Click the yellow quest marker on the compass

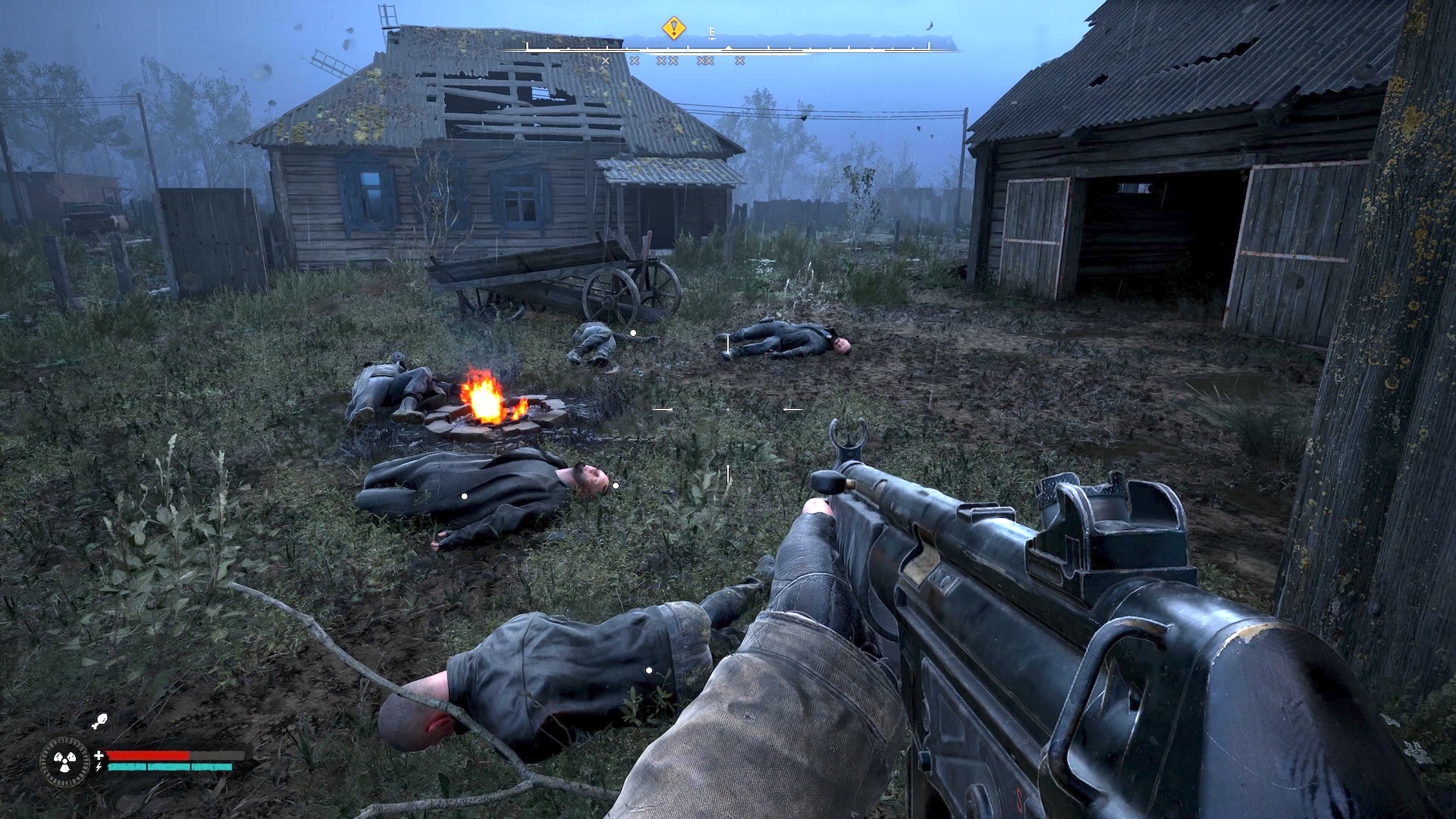pyautogui.click(x=673, y=29)
